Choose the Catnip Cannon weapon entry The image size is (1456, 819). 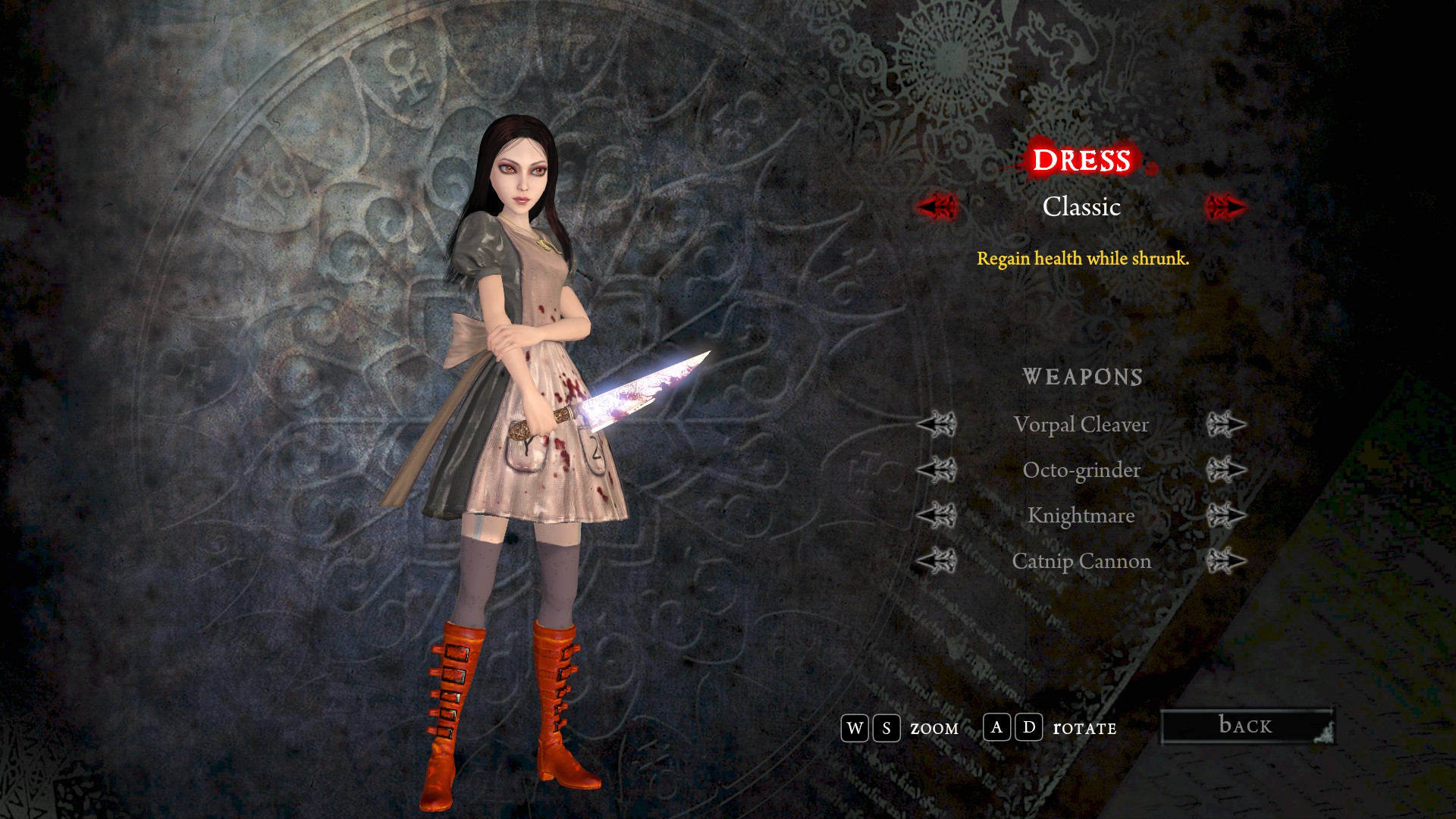pyautogui.click(x=1081, y=561)
